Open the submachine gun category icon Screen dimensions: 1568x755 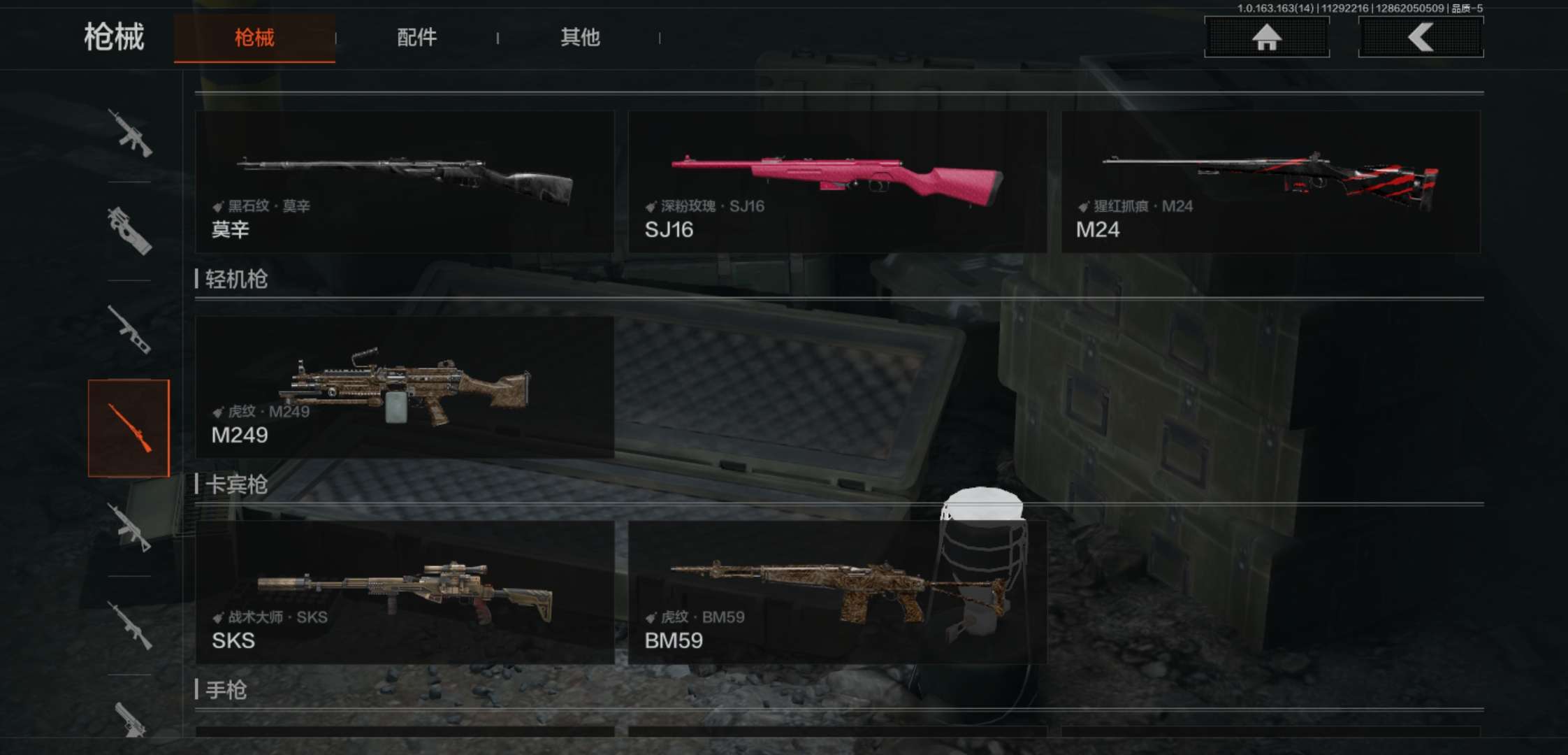pyautogui.click(x=130, y=231)
